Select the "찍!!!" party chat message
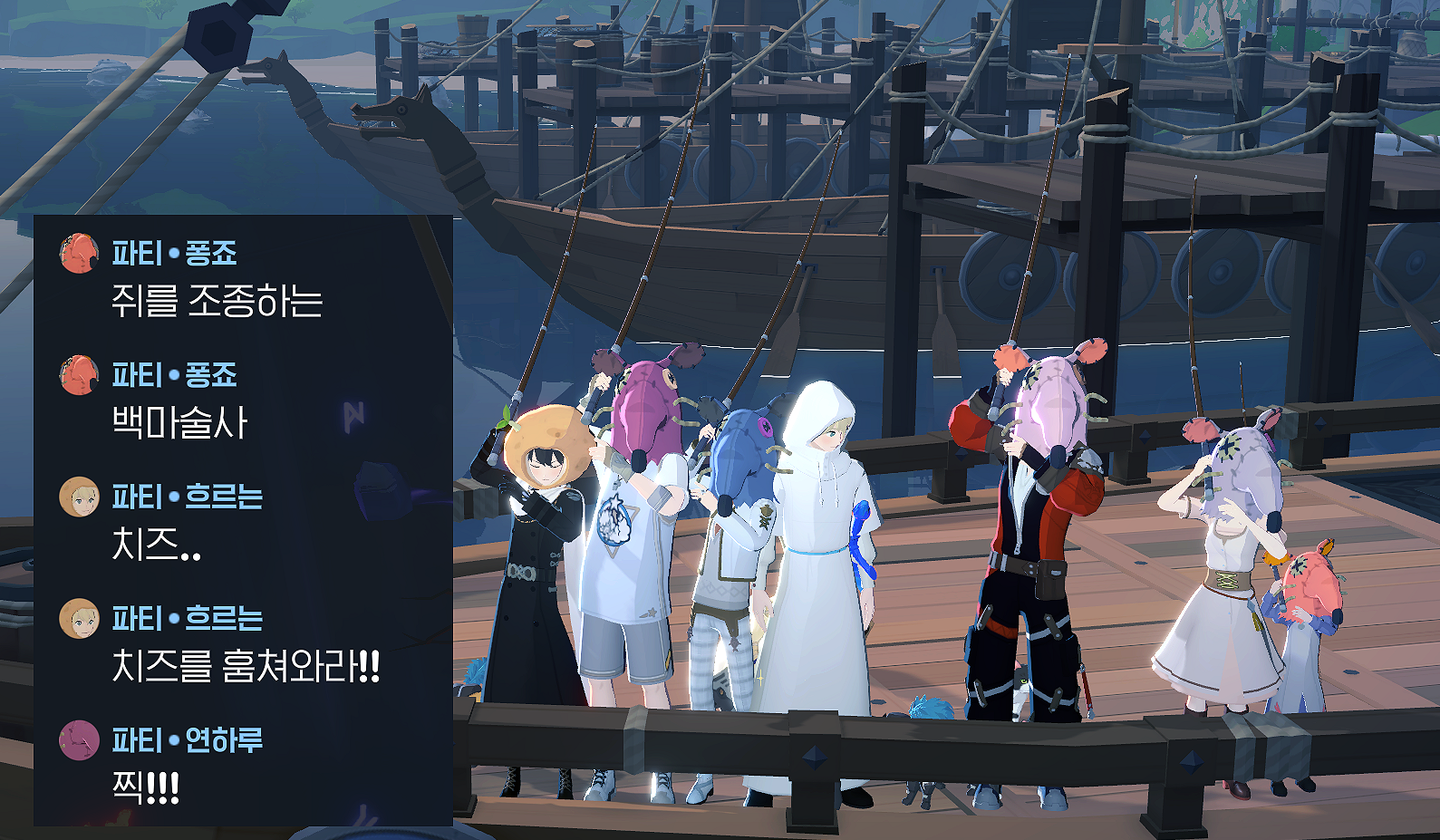Image resolution: width=1440 pixels, height=840 pixels. click(145, 787)
